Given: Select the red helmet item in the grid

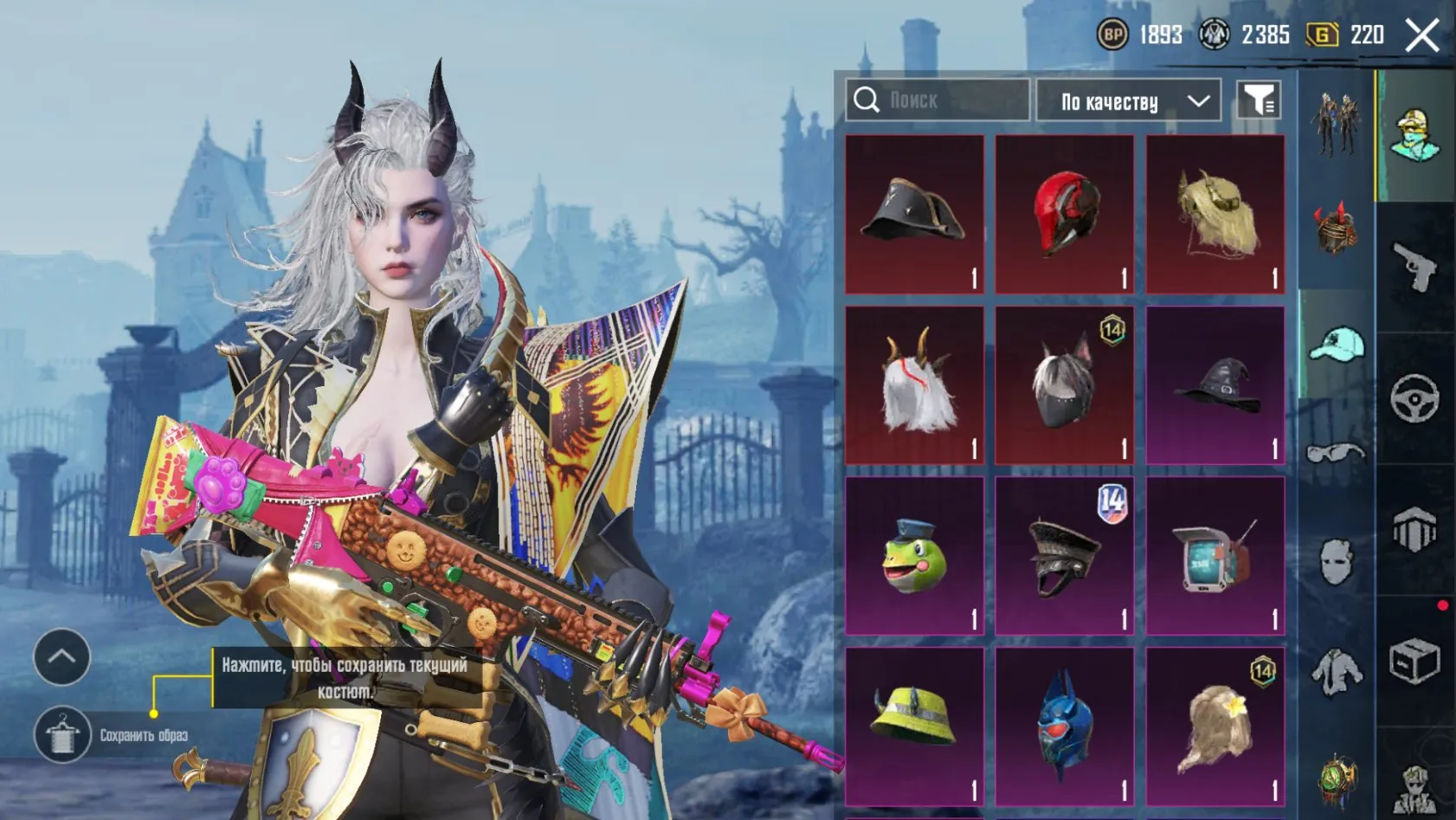Looking at the screenshot, I should coord(1064,214).
